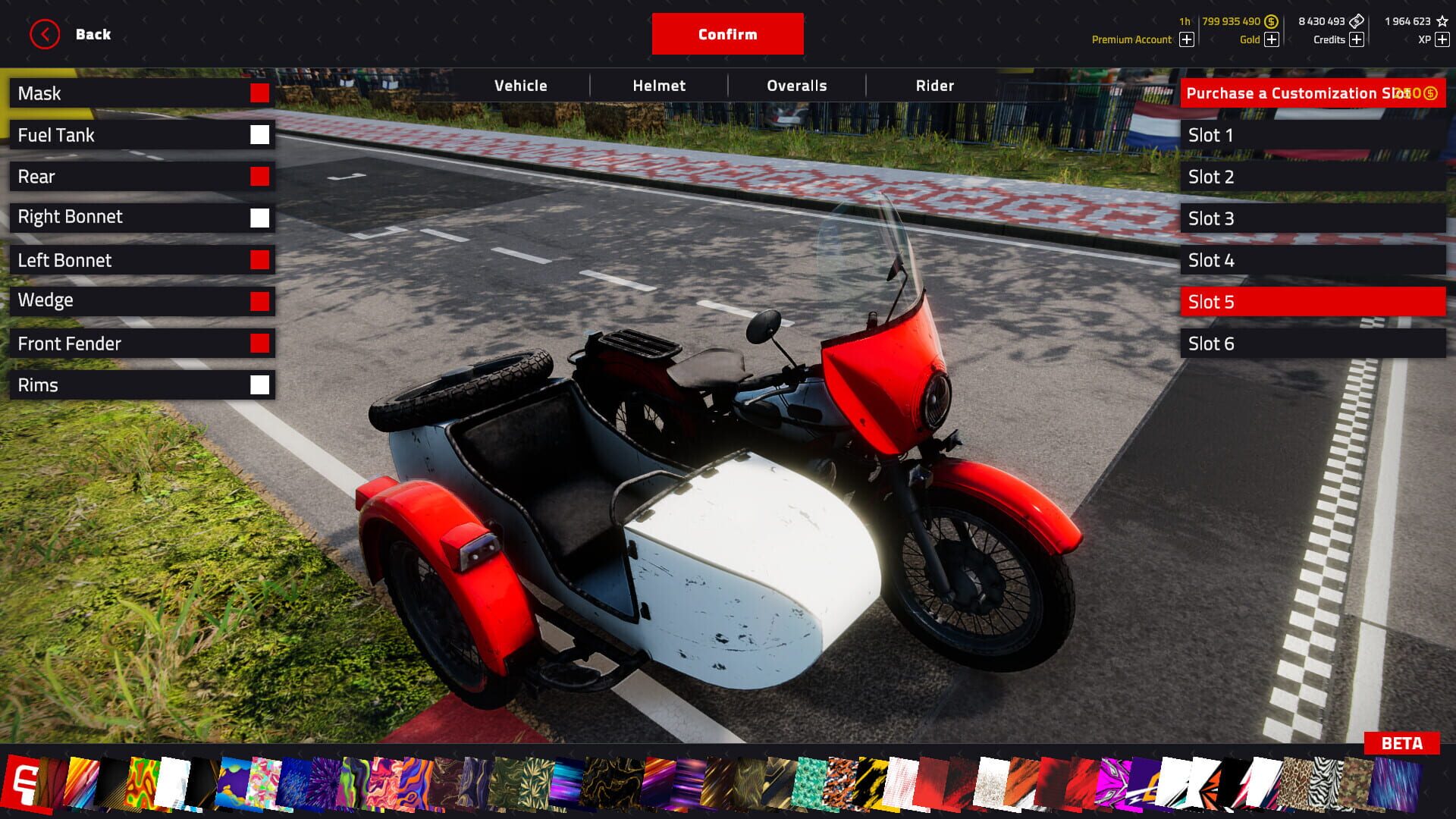Click the plus icon to buy Gold
Screen dimensions: 1456x819
pyautogui.click(x=1270, y=39)
